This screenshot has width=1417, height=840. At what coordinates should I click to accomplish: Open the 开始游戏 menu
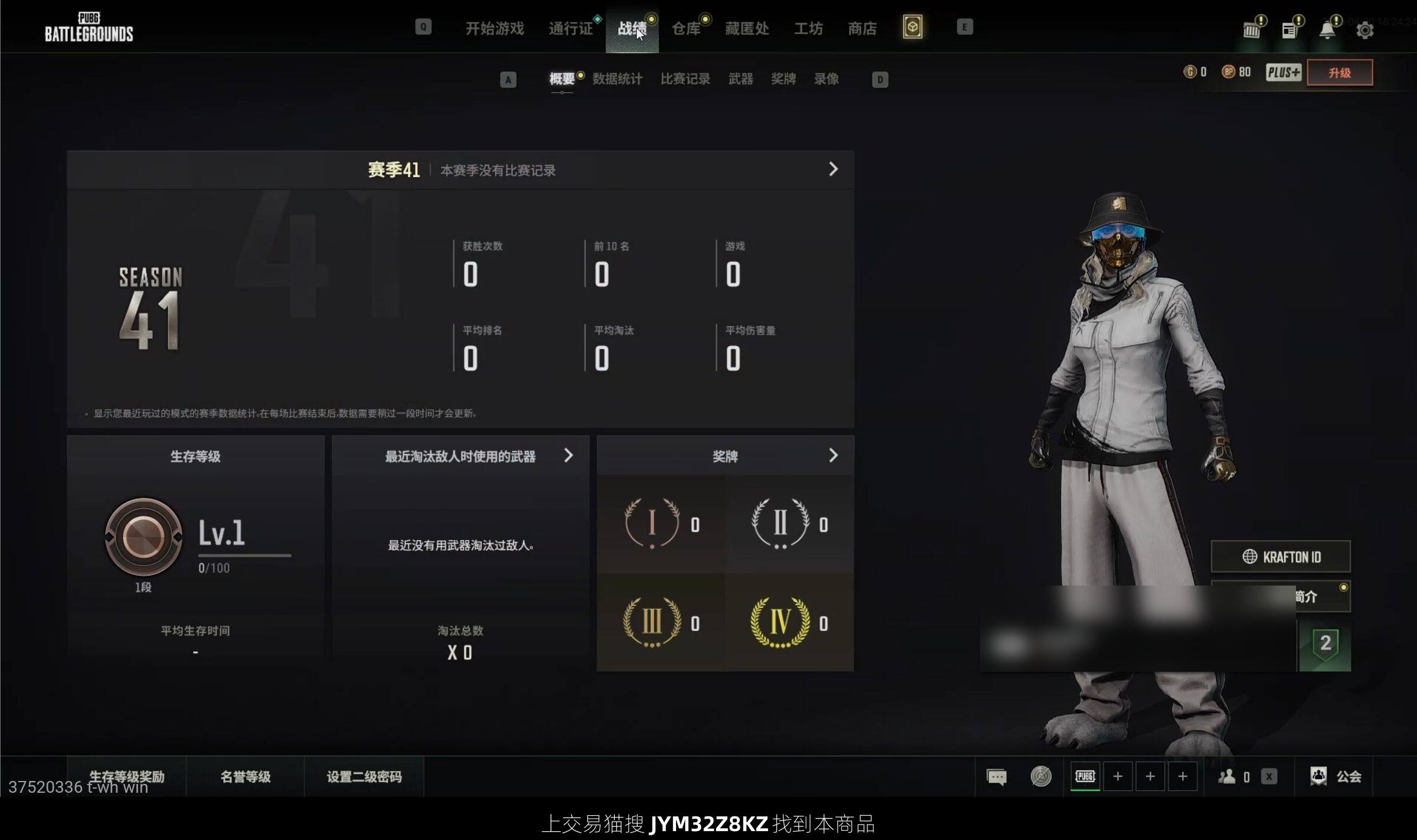pos(494,28)
